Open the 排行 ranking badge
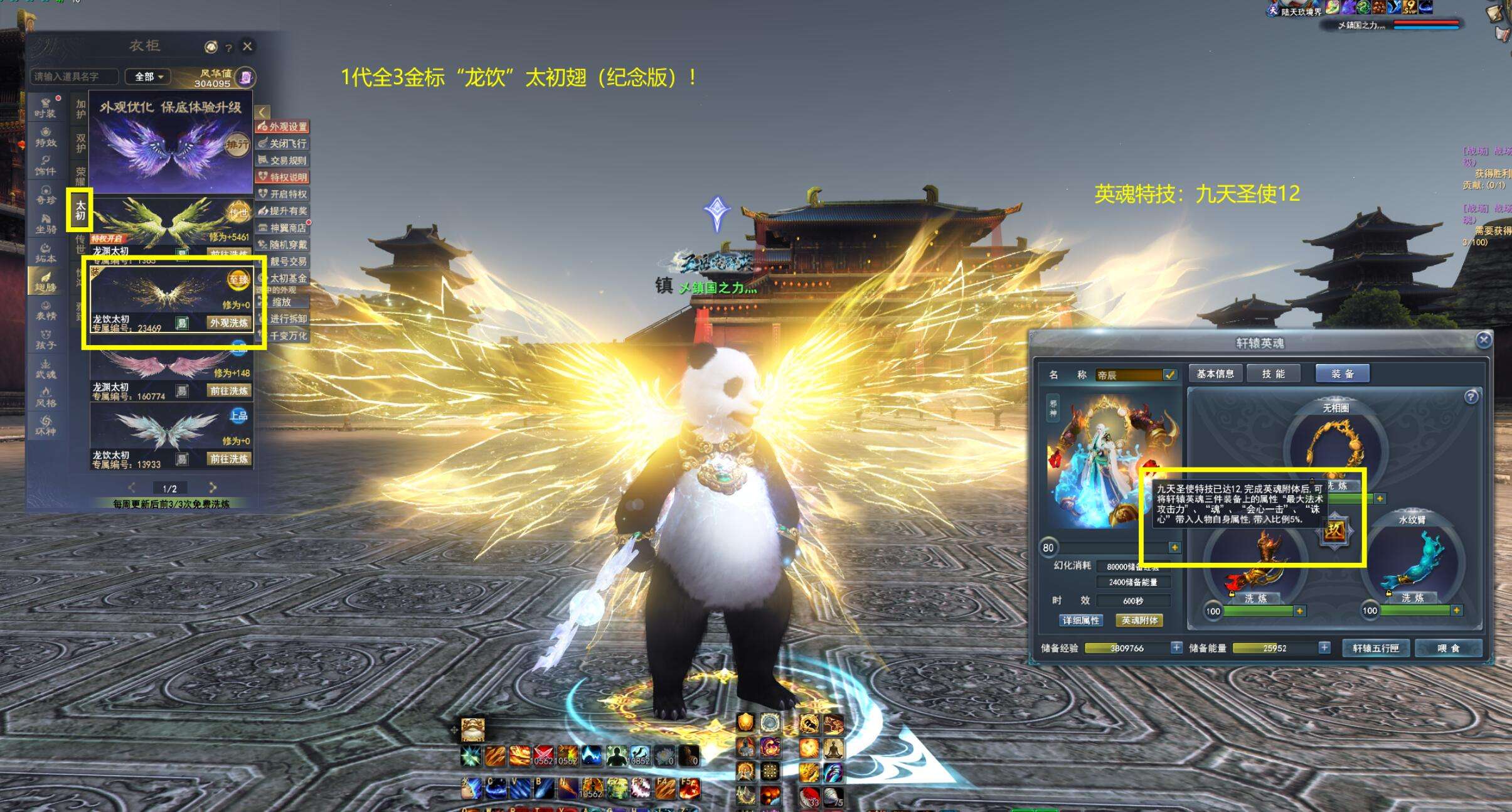Image resolution: width=1512 pixels, height=812 pixels. coord(237,145)
